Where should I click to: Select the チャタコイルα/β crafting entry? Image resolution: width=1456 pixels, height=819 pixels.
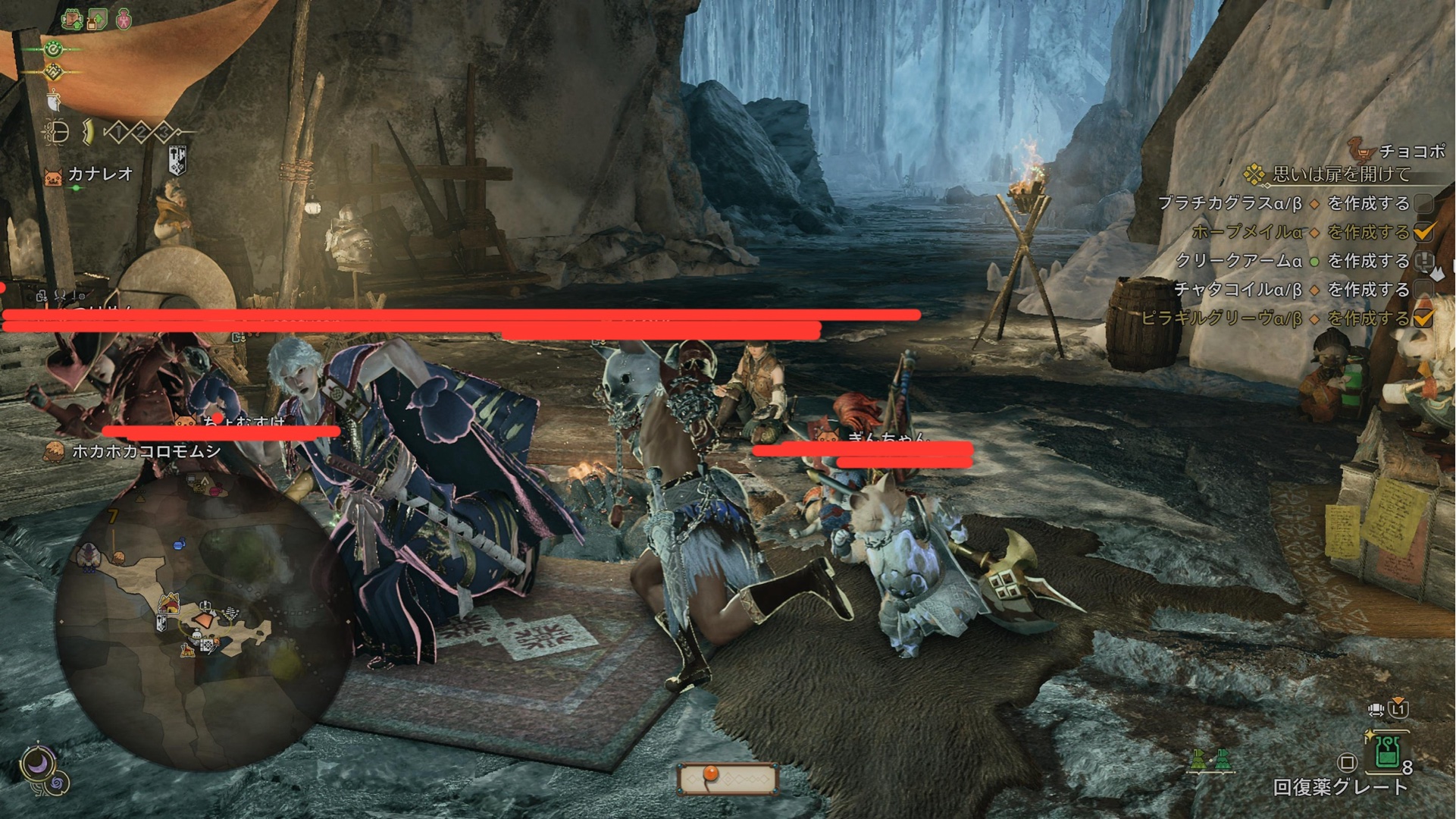[x=1238, y=290]
